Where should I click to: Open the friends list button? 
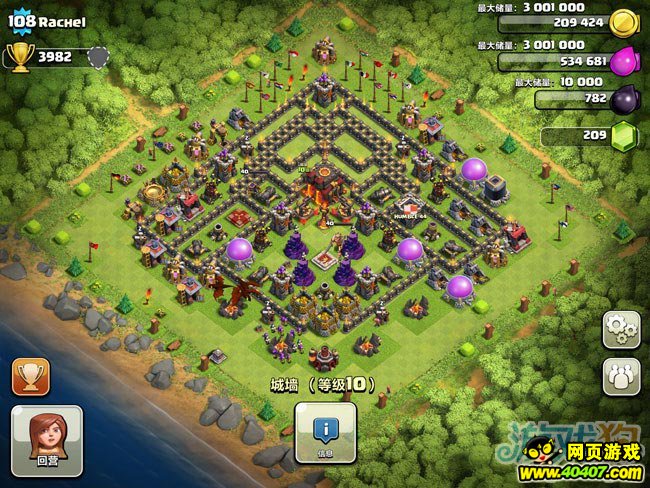pos(621,377)
